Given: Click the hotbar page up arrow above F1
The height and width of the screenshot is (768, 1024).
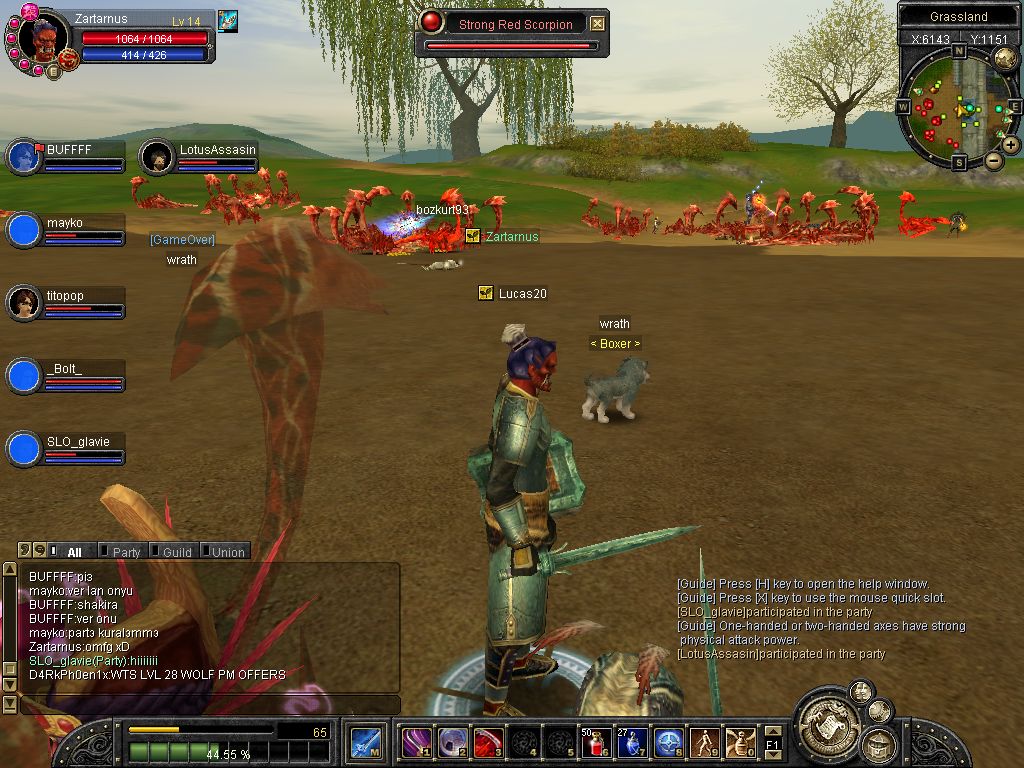Looking at the screenshot, I should coord(772,731).
